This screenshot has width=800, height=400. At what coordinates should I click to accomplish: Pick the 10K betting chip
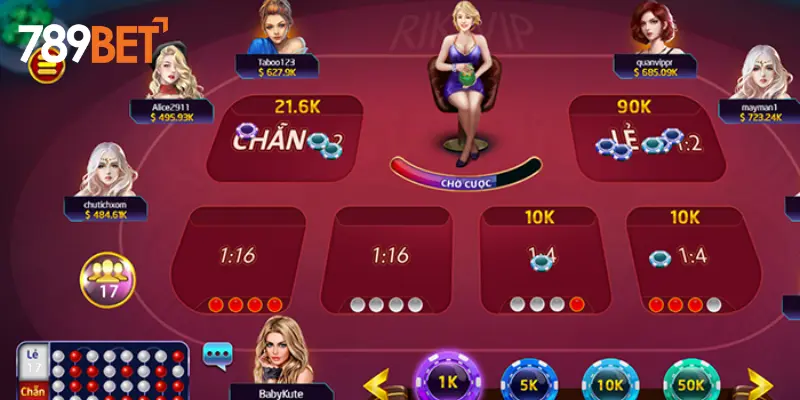pyautogui.click(x=609, y=382)
